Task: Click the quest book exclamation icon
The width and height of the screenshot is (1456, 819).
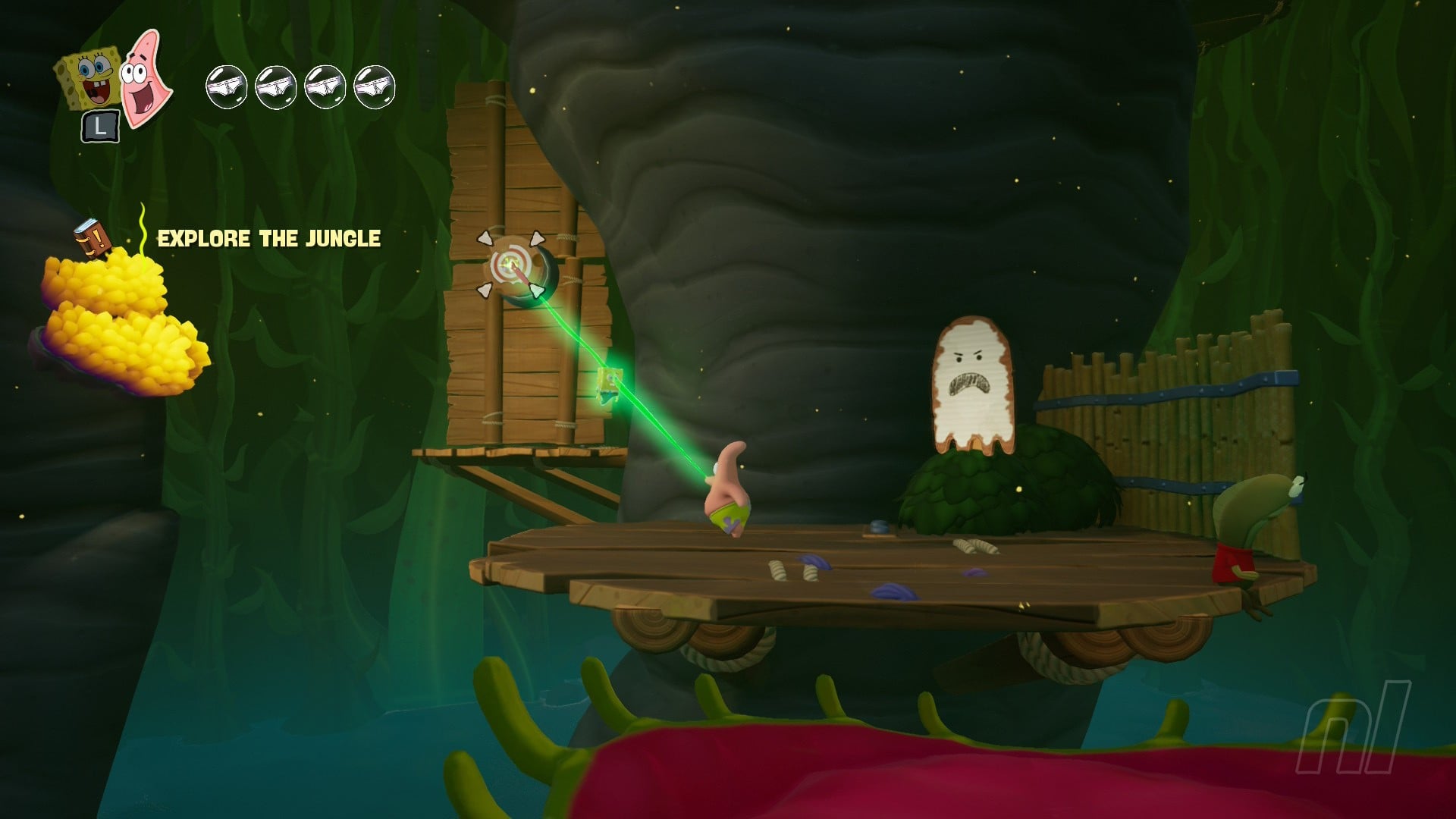Action: pos(92,238)
